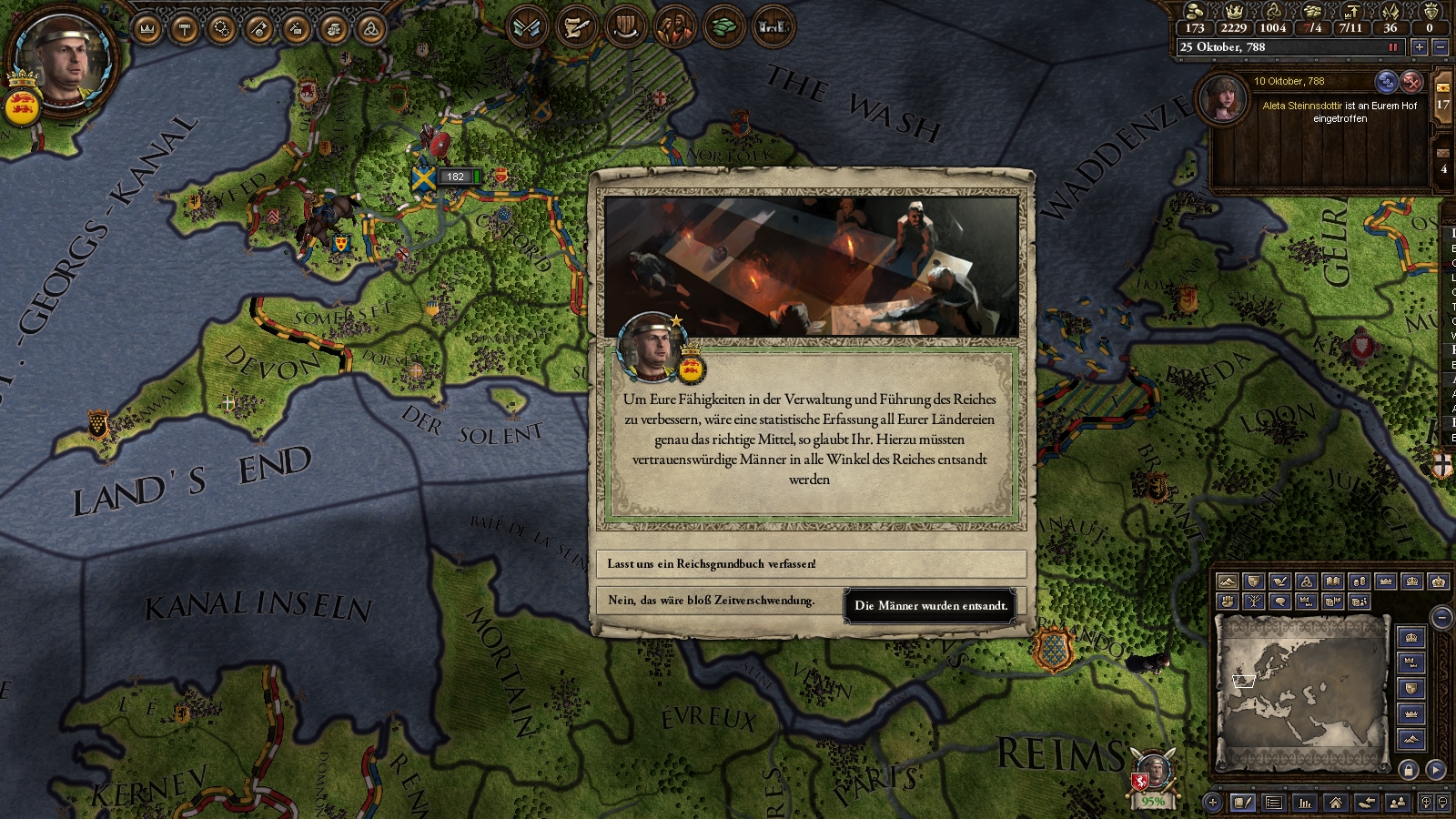Decrease game speed with minus button
Screen dimensions: 1456x819
click(x=1440, y=47)
